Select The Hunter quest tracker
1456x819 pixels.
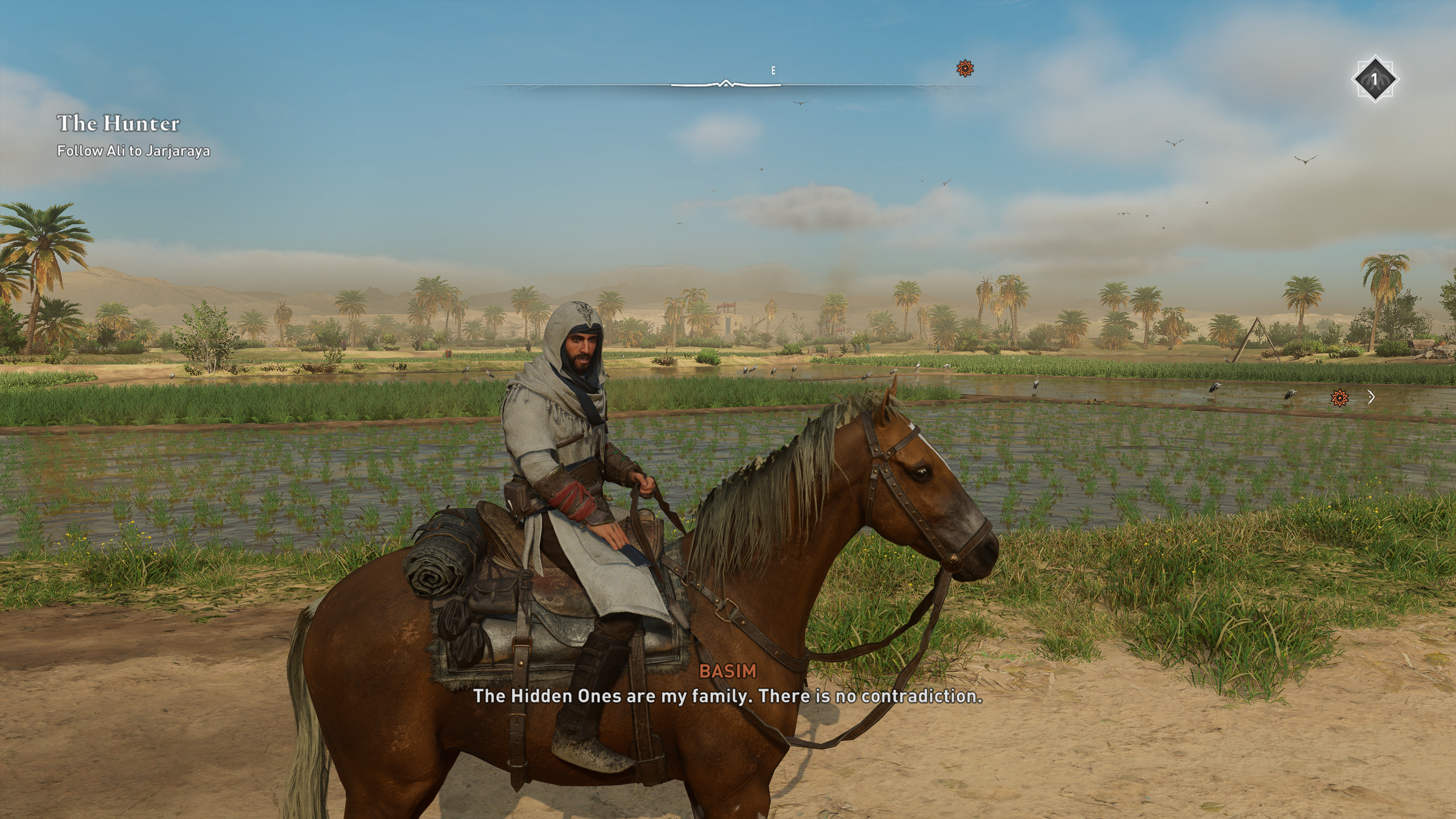click(118, 123)
